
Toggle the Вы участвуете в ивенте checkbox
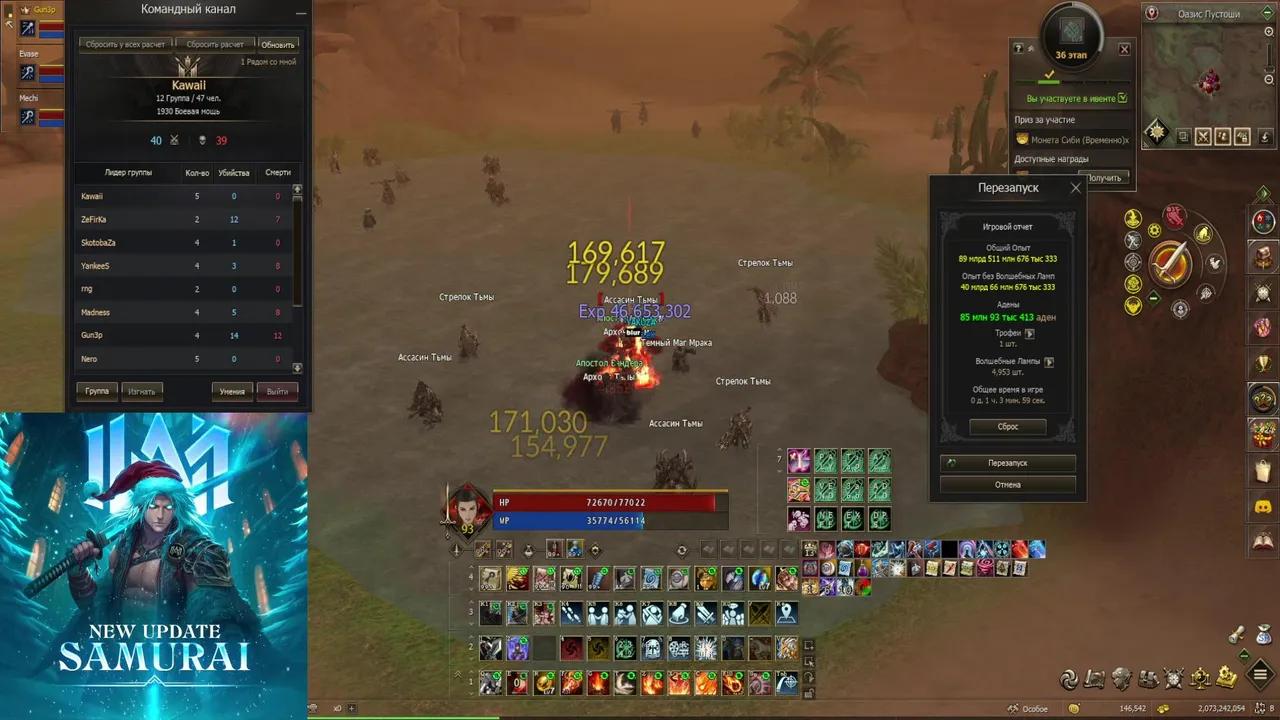coord(1122,98)
